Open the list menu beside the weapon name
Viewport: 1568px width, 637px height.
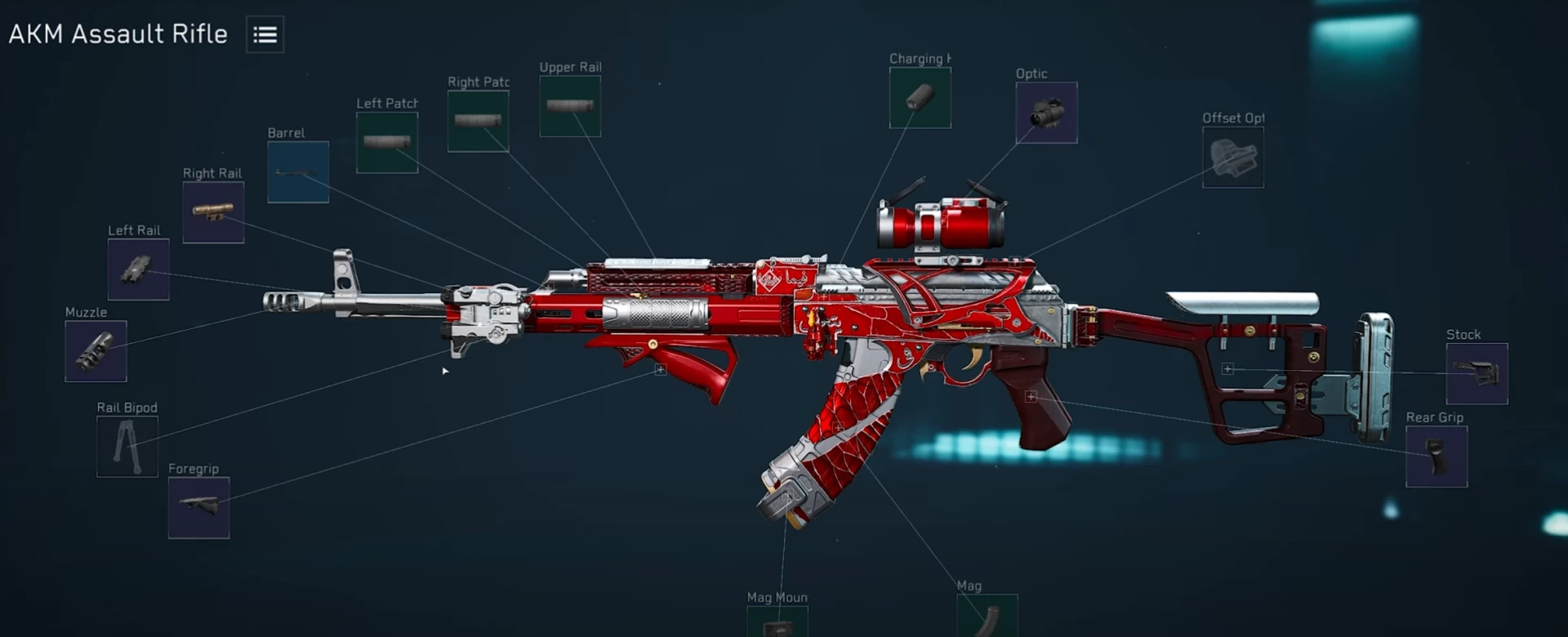click(265, 34)
